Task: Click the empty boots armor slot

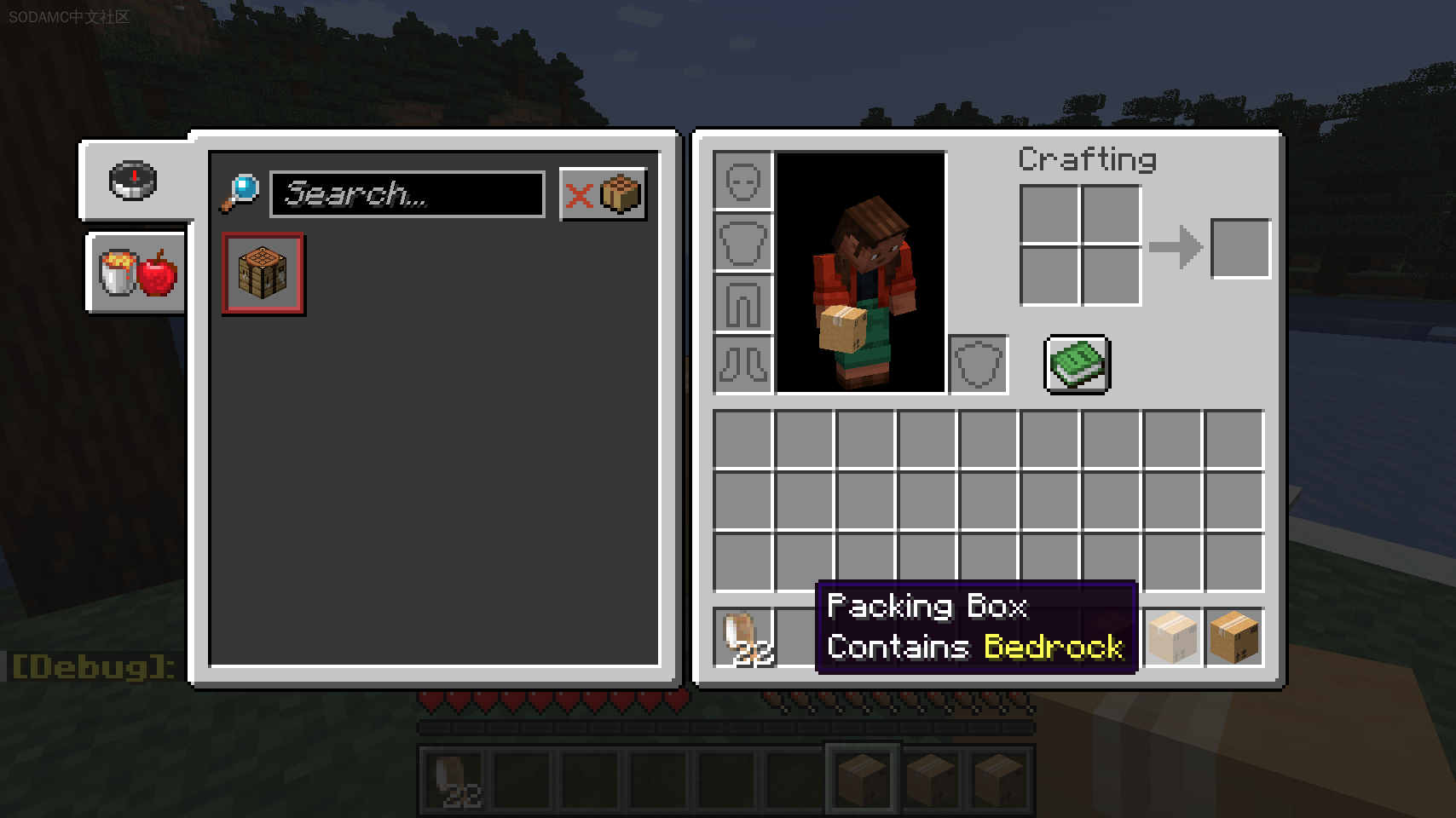Action: [x=742, y=365]
